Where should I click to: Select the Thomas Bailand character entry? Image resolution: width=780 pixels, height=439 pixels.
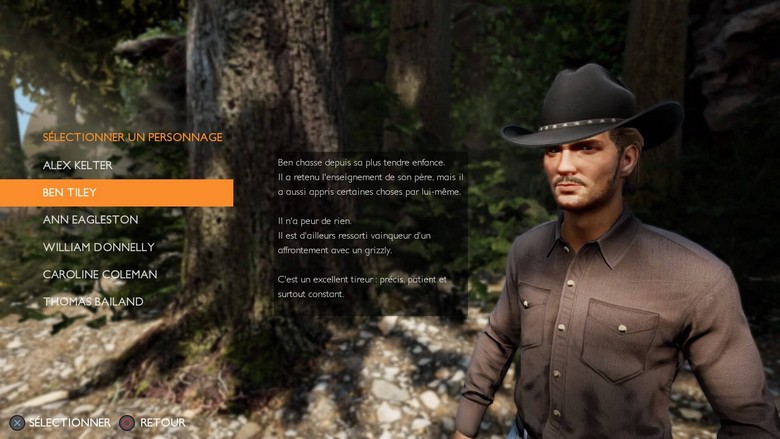click(93, 301)
